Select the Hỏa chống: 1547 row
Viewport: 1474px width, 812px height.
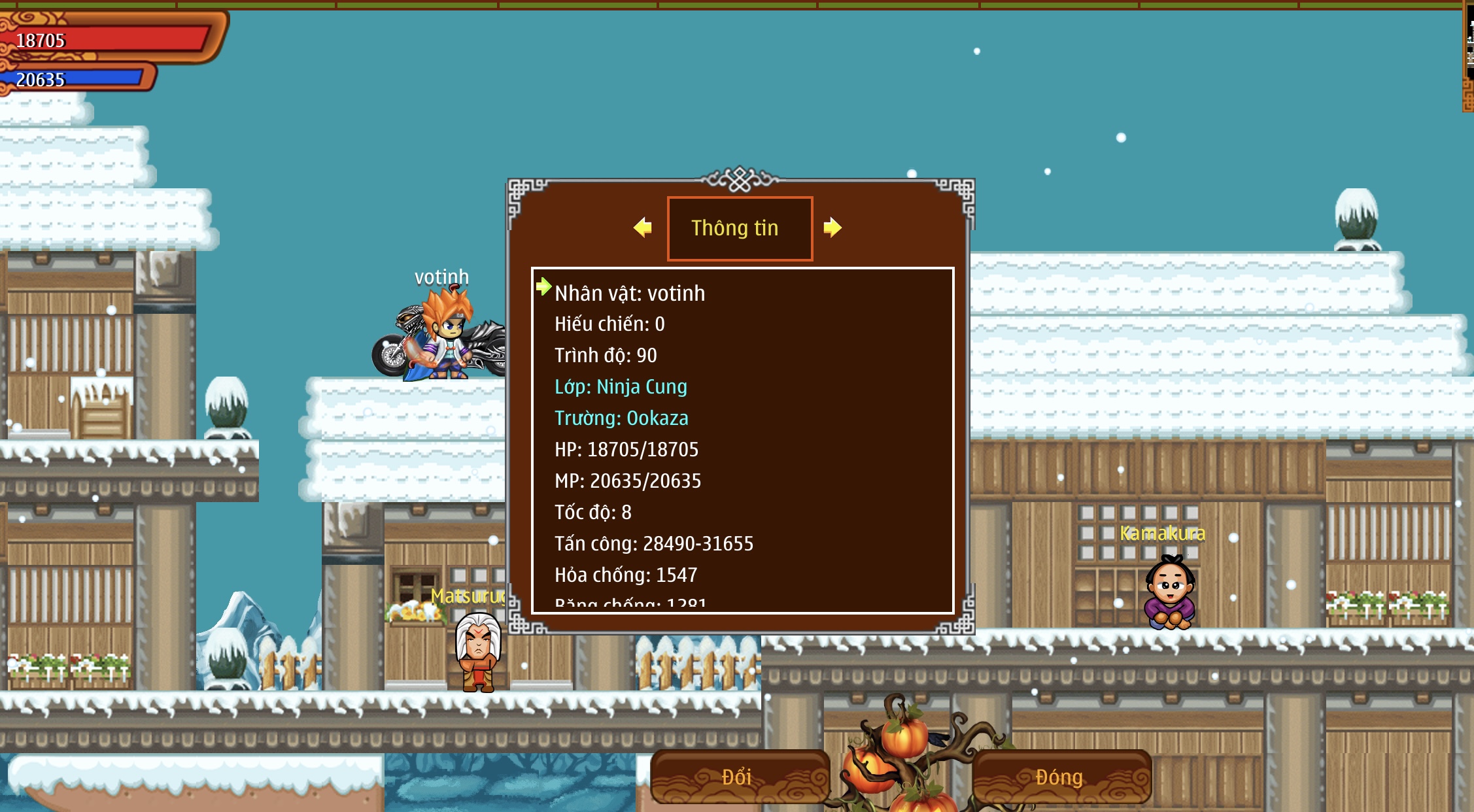626,575
